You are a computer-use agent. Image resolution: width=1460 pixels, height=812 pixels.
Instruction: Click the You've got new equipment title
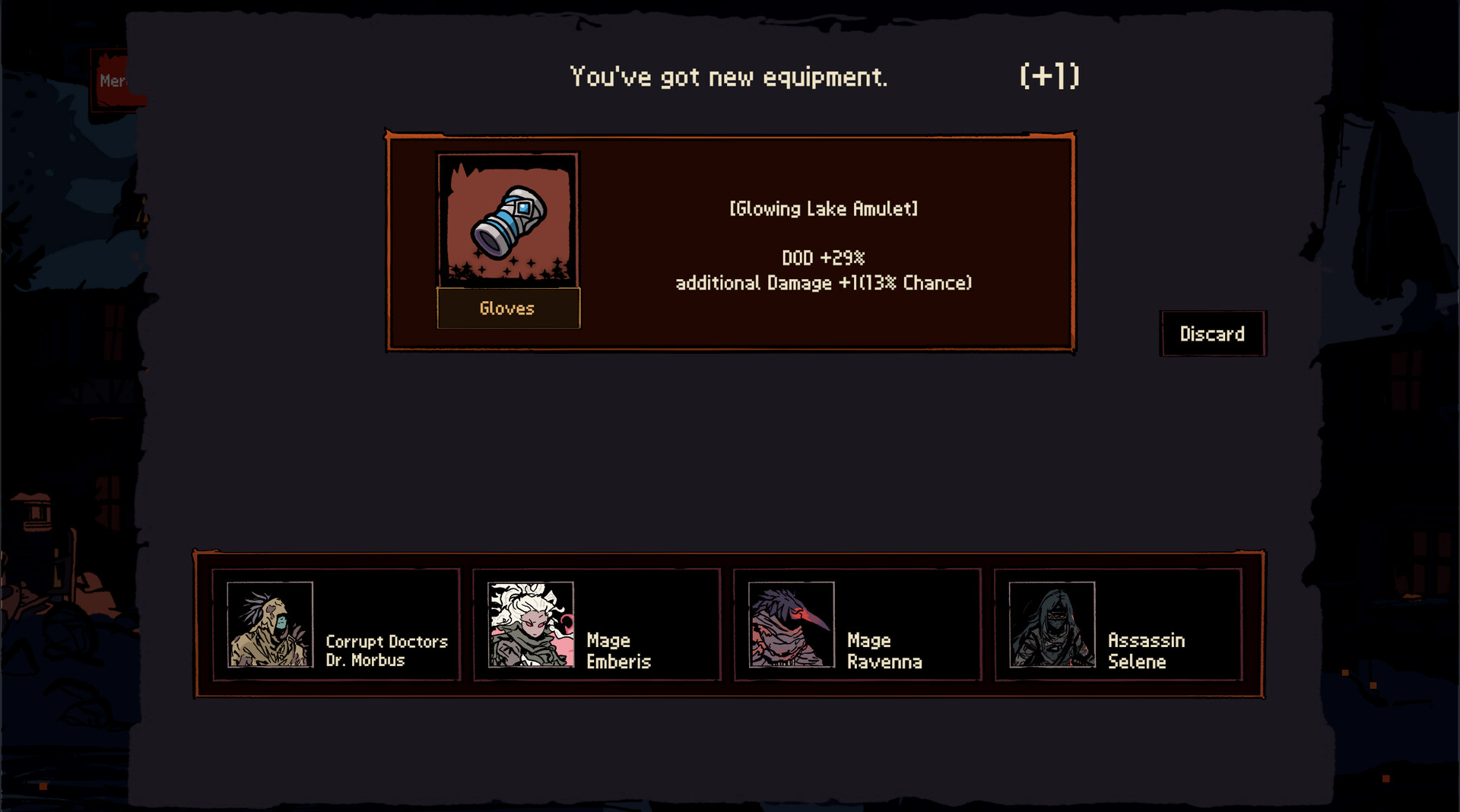coord(730,75)
